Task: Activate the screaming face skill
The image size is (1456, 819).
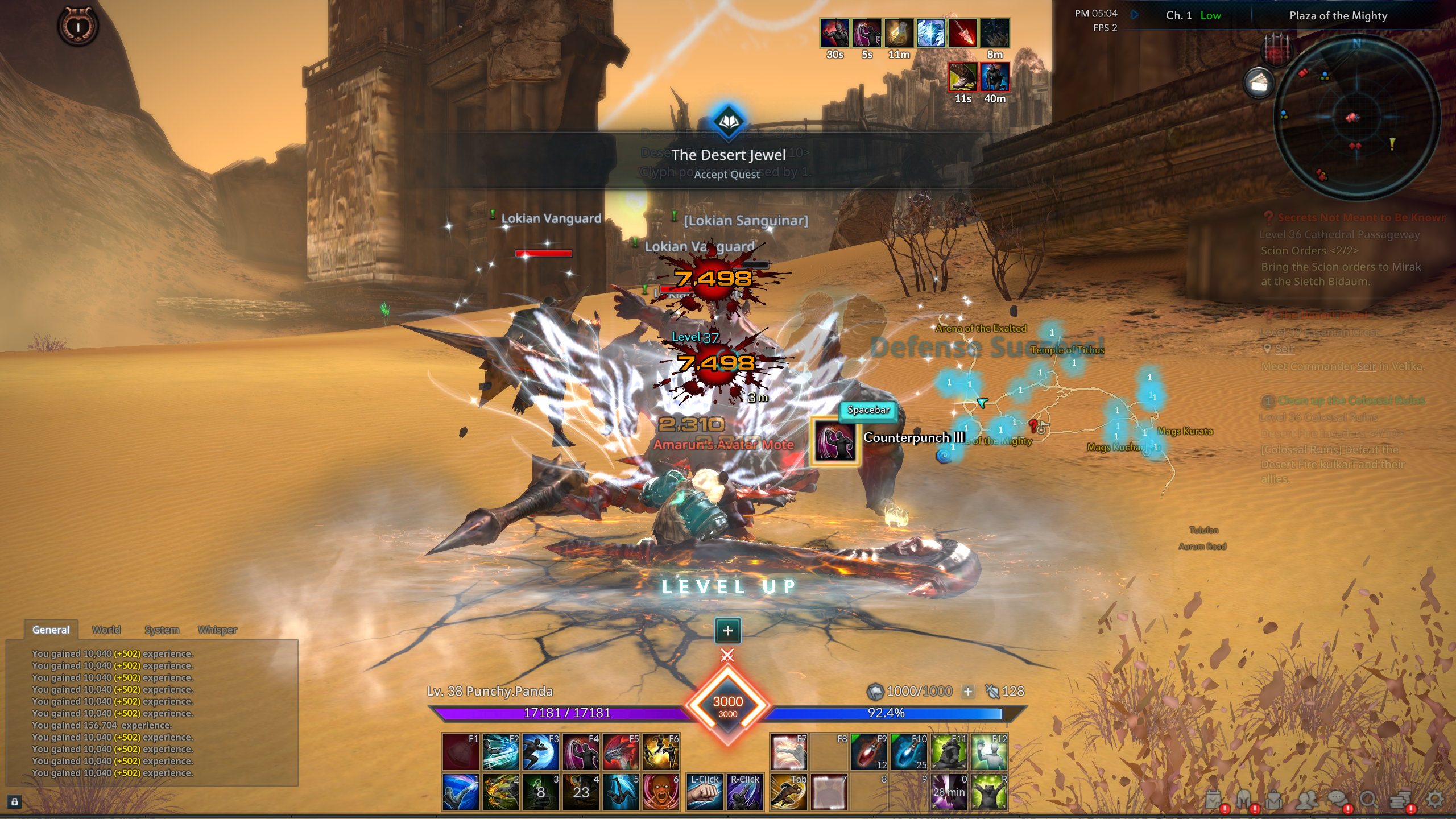Action: 661,792
